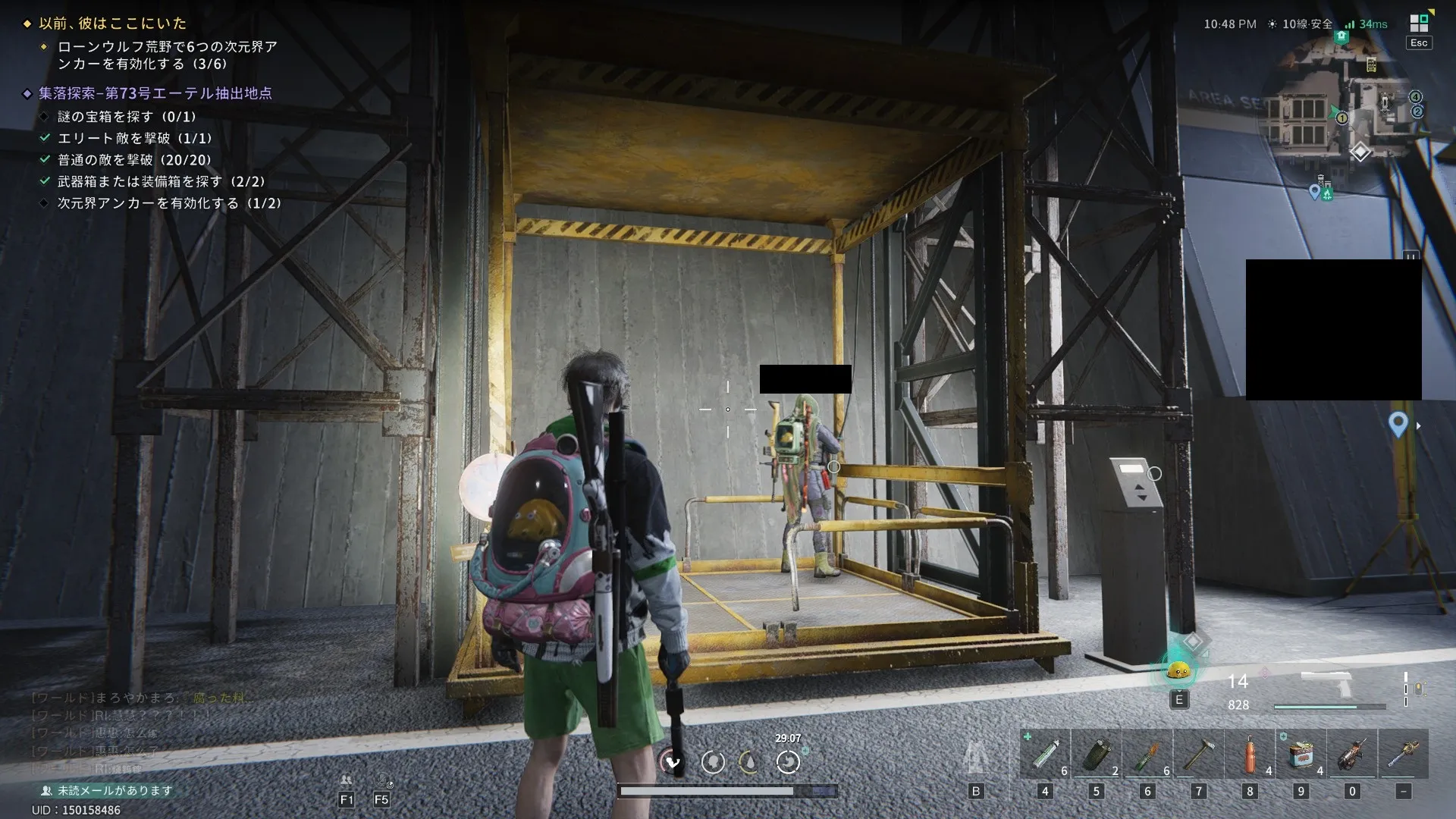Select the canned food hotbar slot
The image size is (1456, 819).
coord(1301,754)
